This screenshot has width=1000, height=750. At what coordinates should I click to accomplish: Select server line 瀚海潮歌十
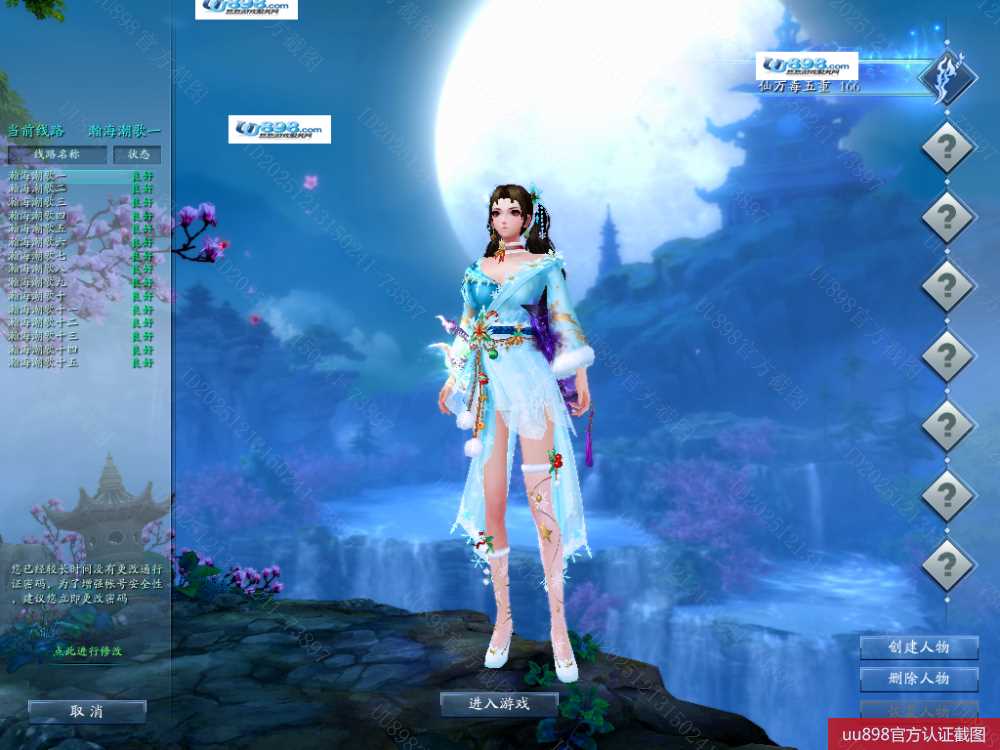(38, 296)
